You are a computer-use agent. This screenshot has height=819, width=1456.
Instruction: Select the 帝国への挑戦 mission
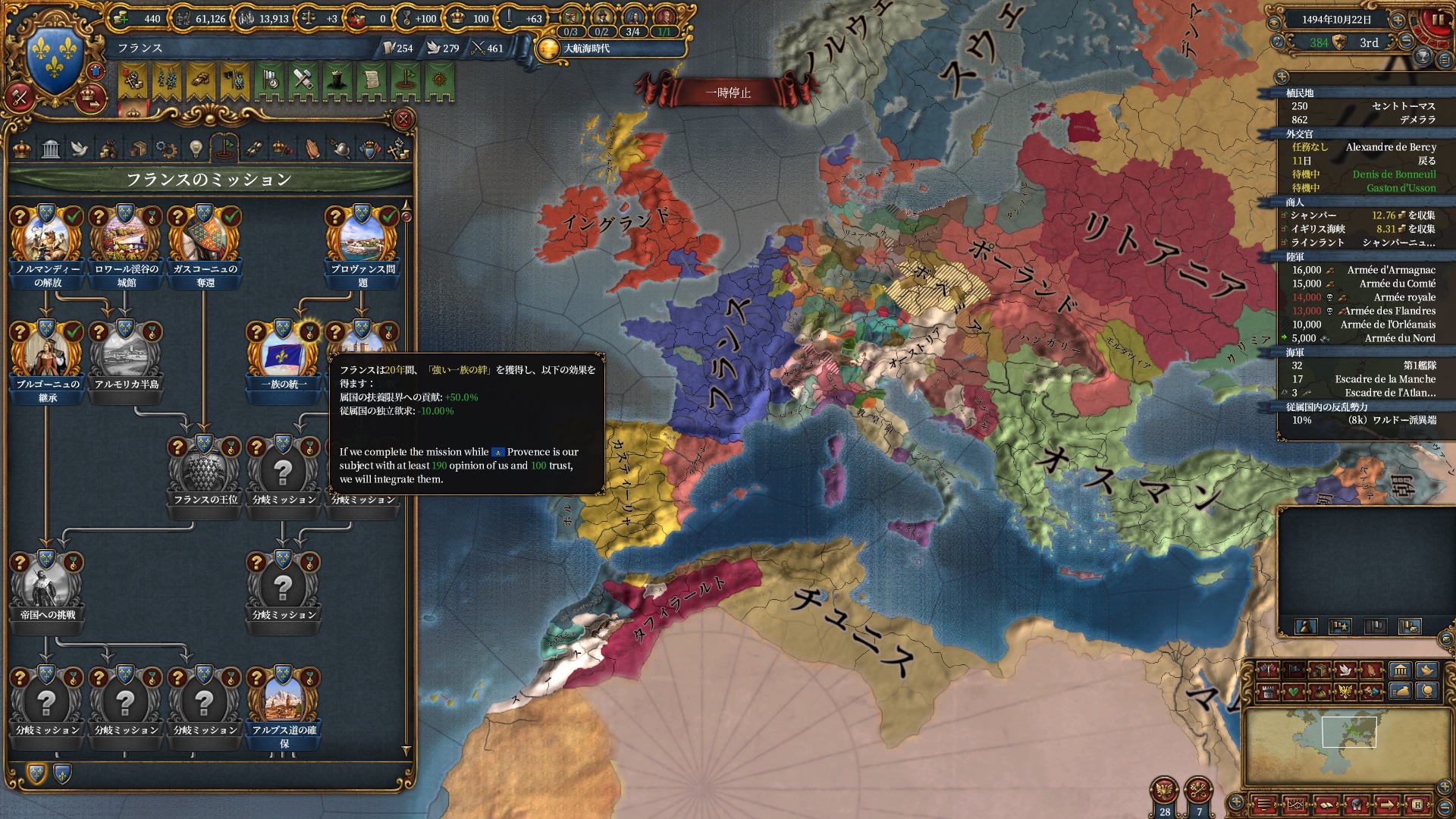coord(47,587)
